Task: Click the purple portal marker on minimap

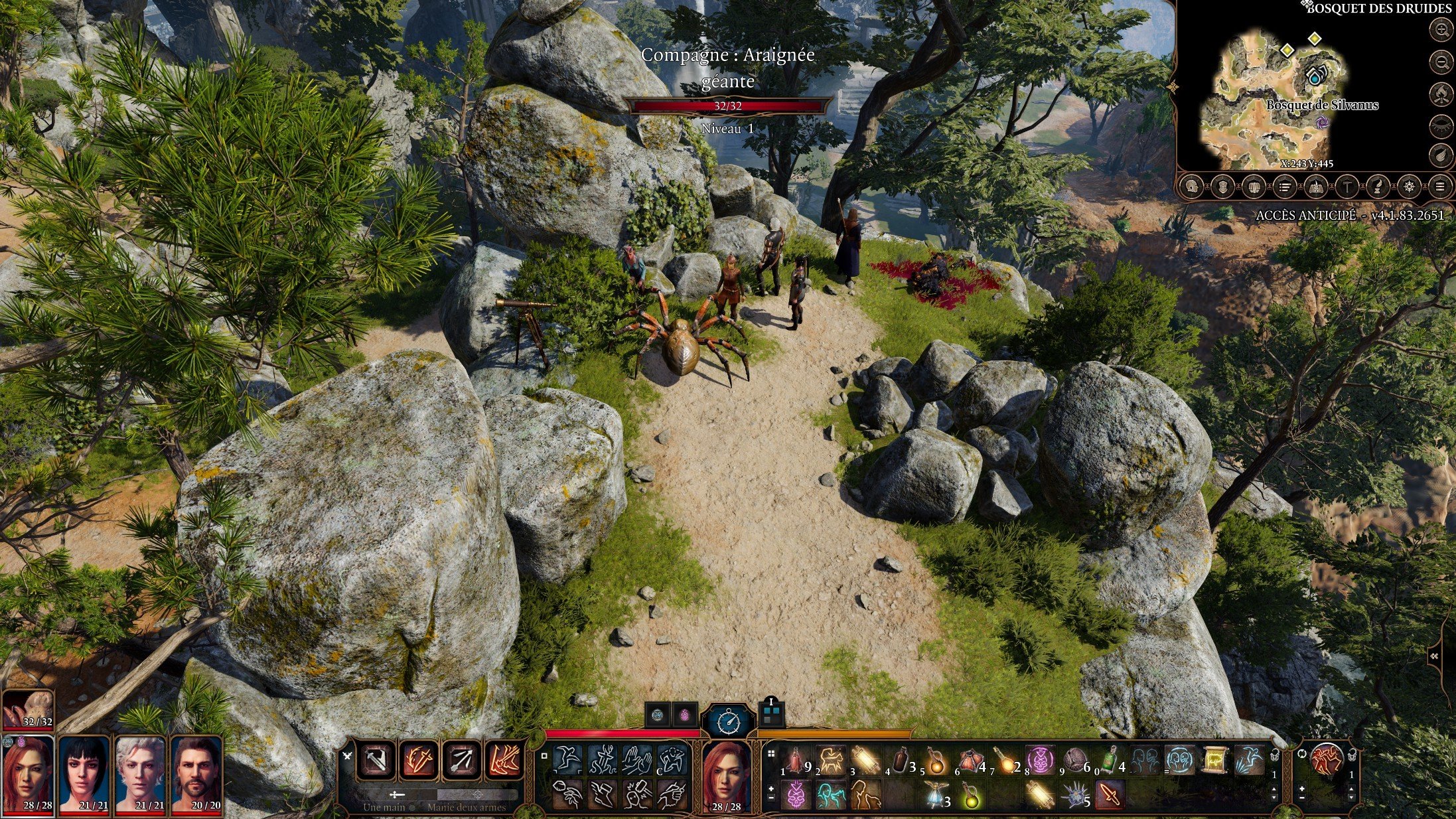Action: click(x=1322, y=122)
